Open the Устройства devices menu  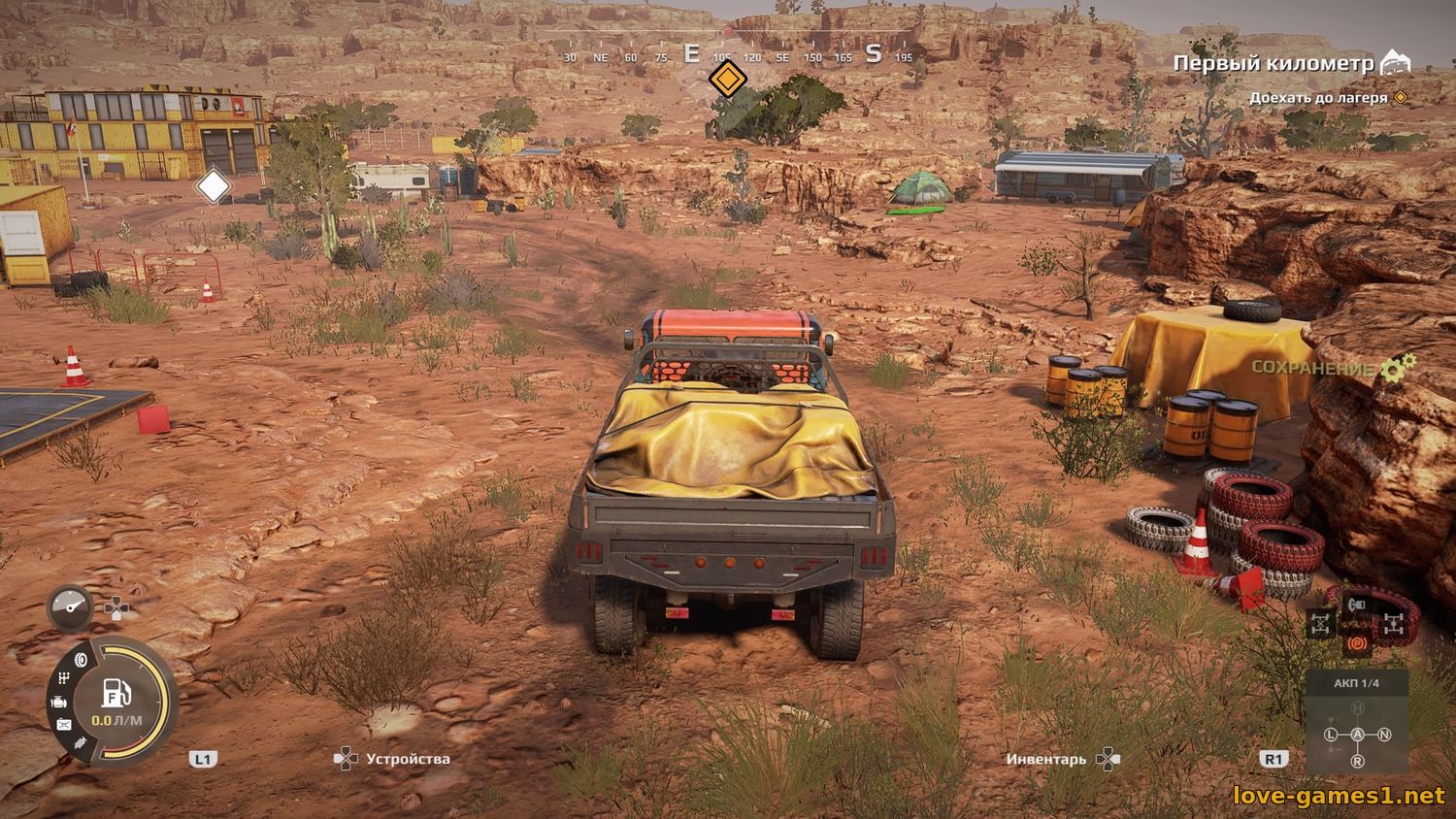[x=407, y=759]
